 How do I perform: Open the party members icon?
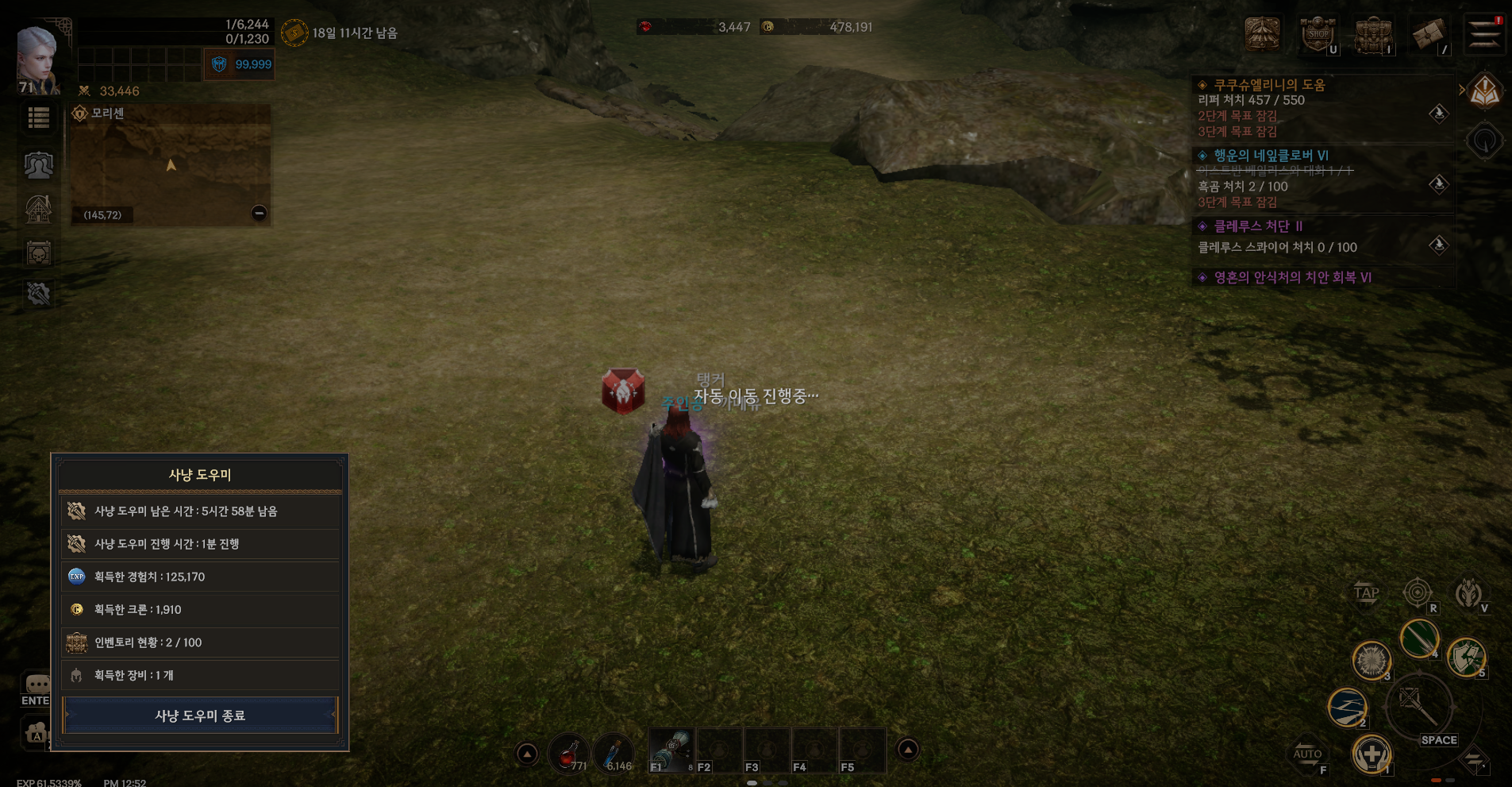[38, 165]
